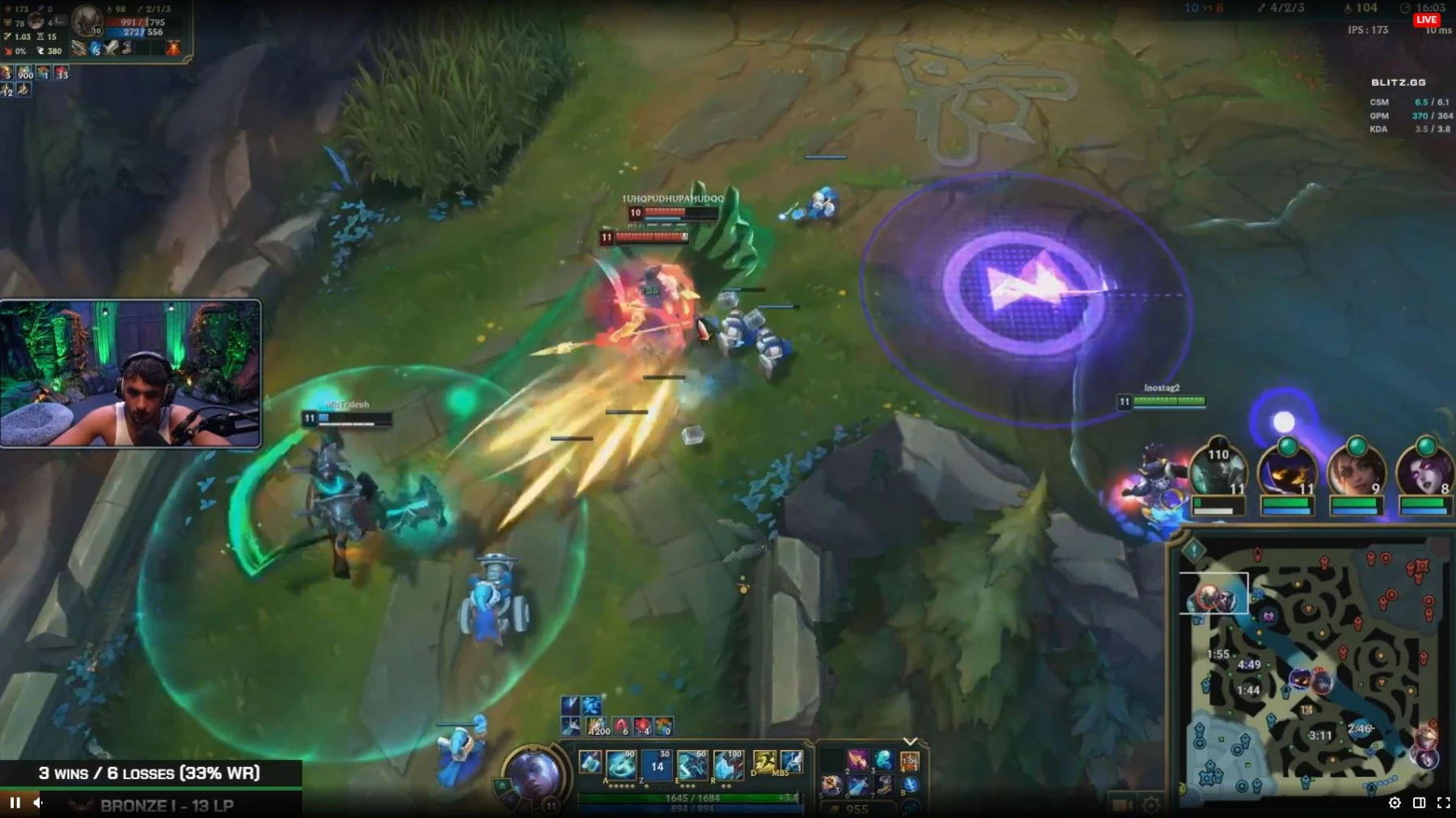Click the camera icon left of the minimap
1456x818 pixels.
point(1121,803)
